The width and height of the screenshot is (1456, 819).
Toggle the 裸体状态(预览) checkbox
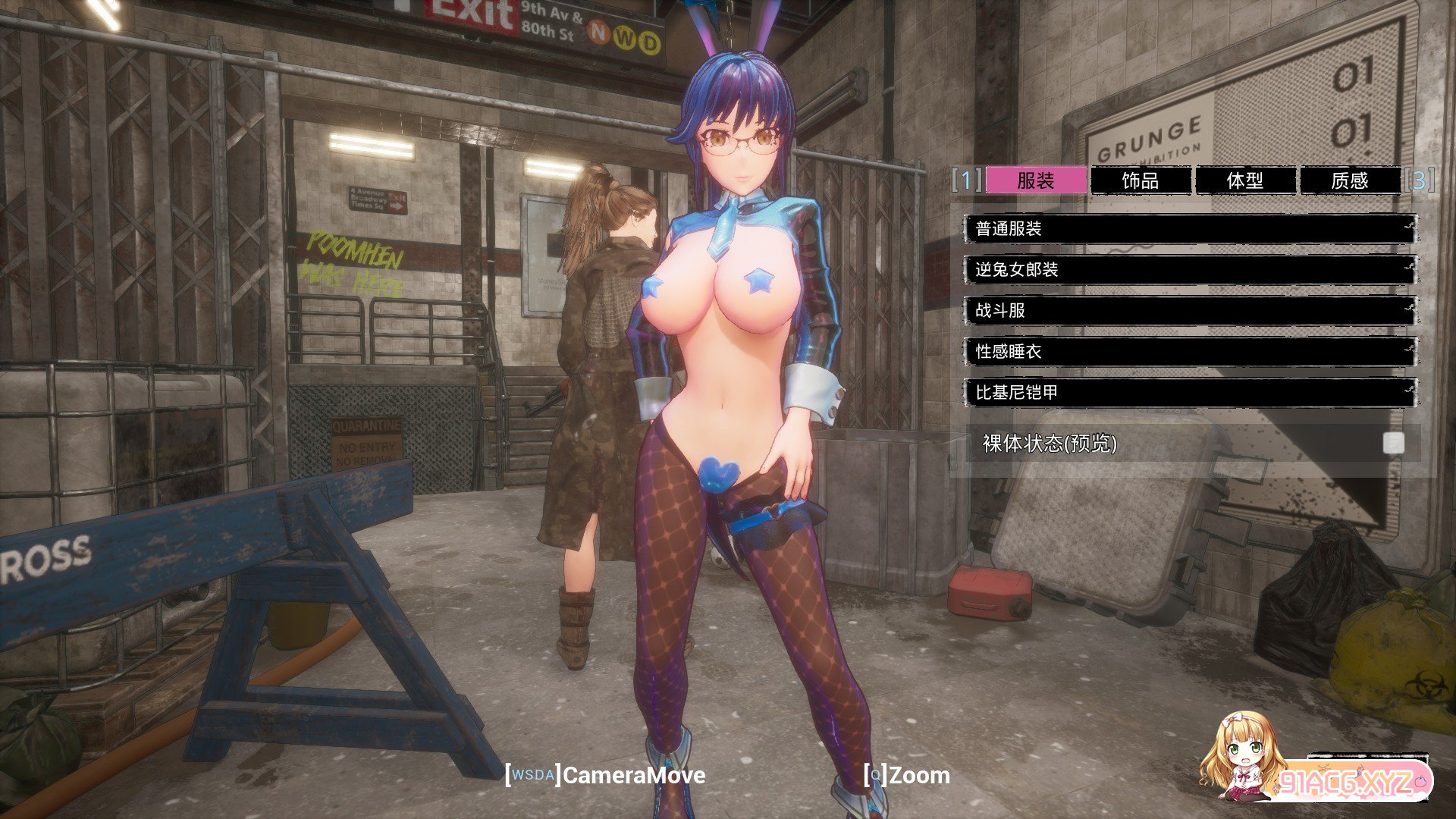[1393, 444]
